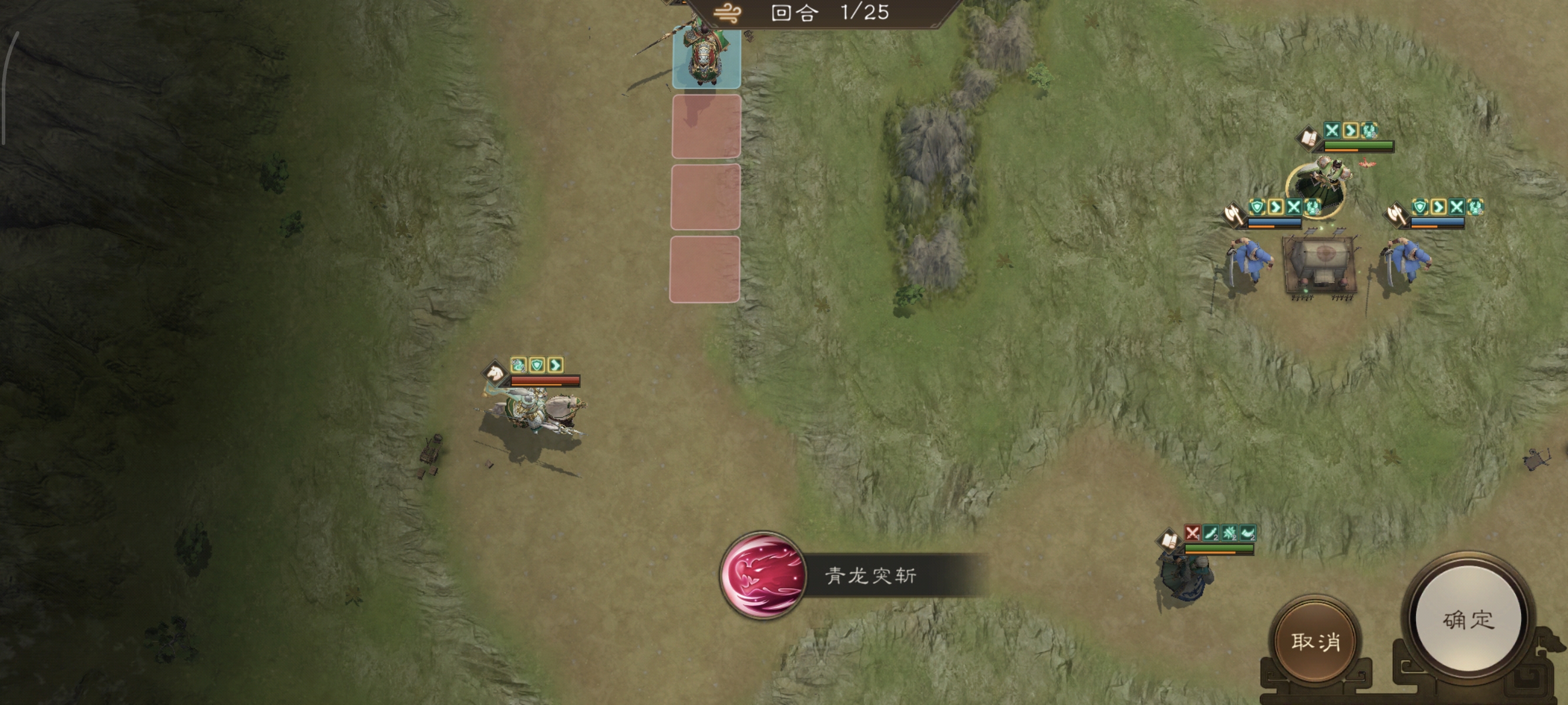Click the crossed-swords buff icon on the green general
This screenshot has width=1568, height=705.
pyautogui.click(x=1333, y=131)
